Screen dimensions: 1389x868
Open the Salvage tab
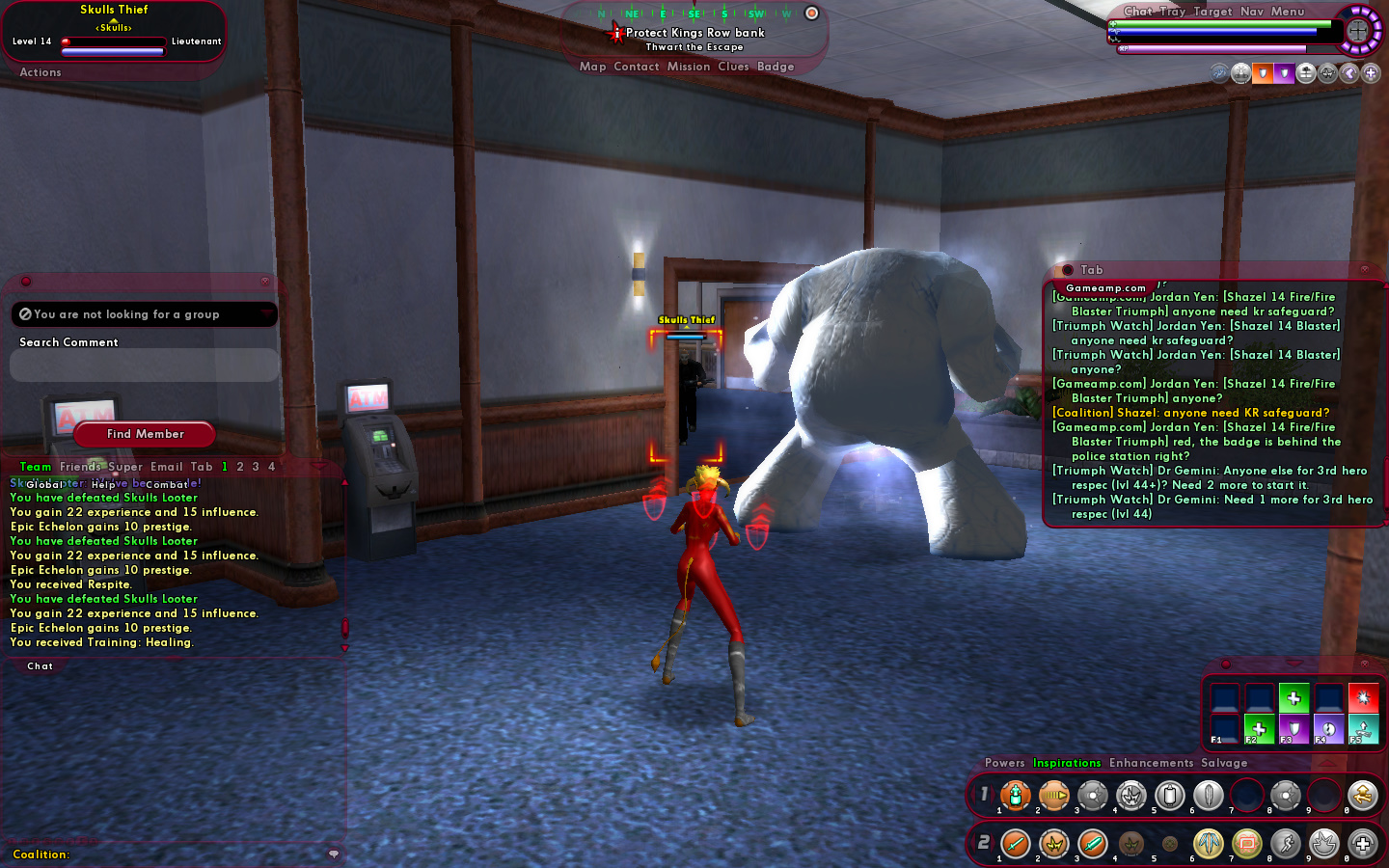(1224, 763)
